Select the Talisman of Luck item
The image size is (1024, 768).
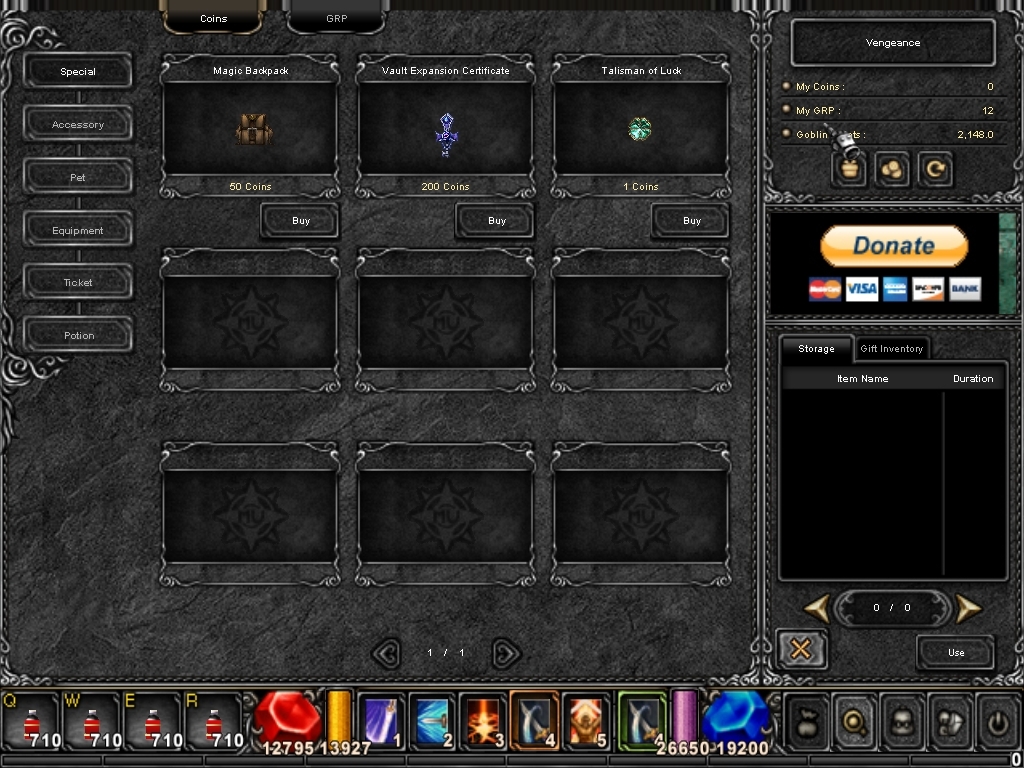[x=641, y=129]
